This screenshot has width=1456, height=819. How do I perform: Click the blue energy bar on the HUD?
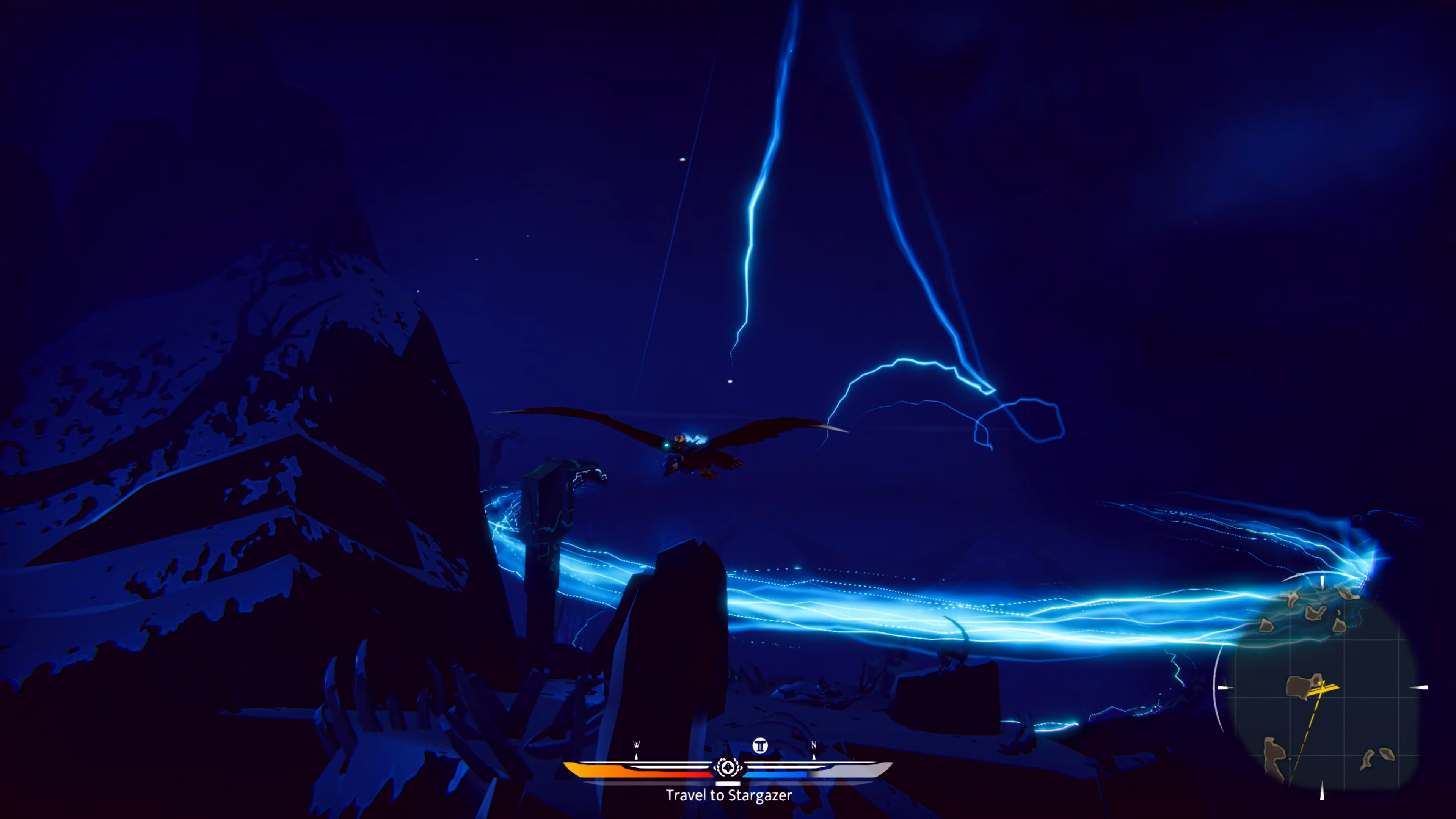pos(774,774)
